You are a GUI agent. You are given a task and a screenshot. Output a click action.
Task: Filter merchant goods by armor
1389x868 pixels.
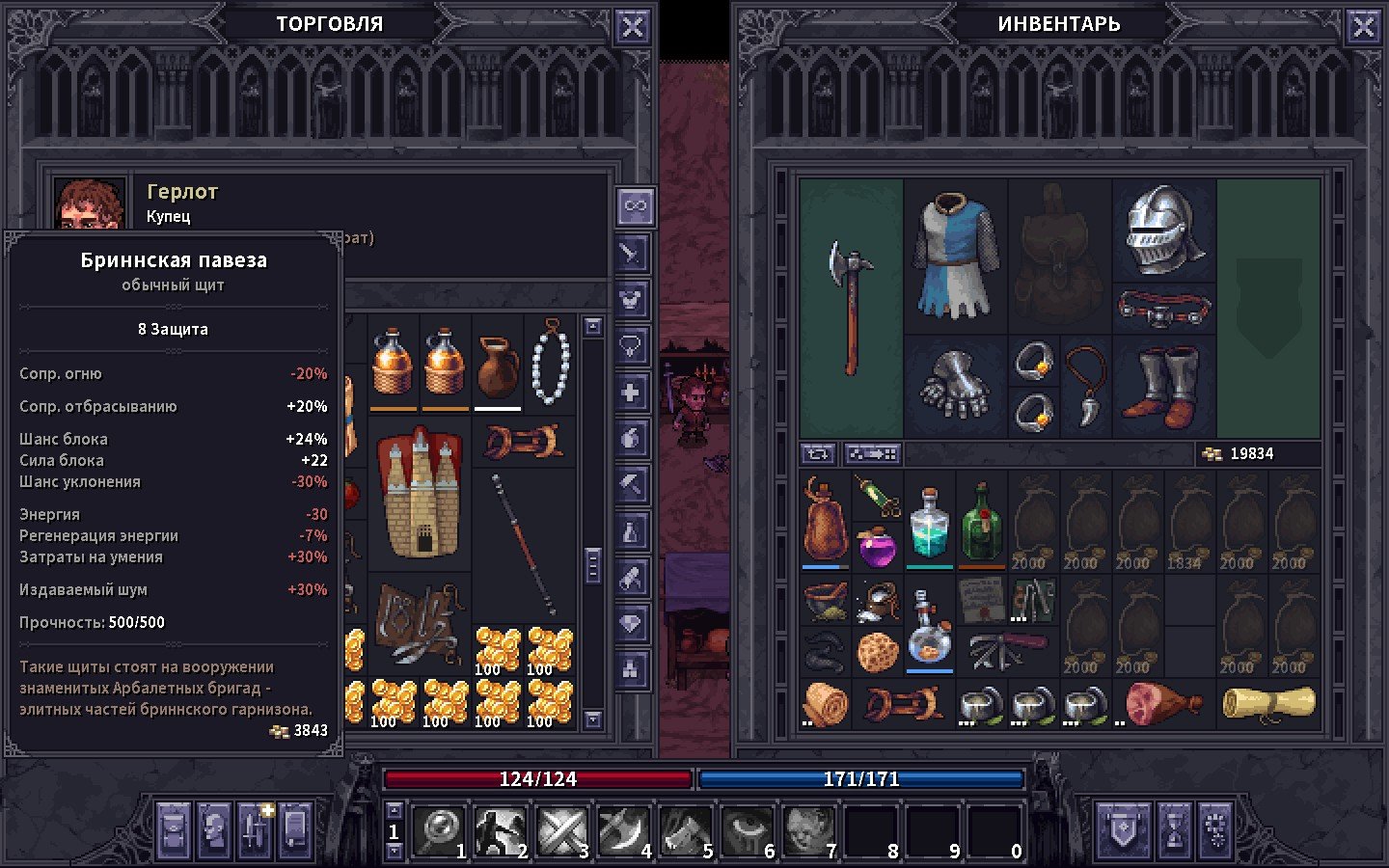632,300
